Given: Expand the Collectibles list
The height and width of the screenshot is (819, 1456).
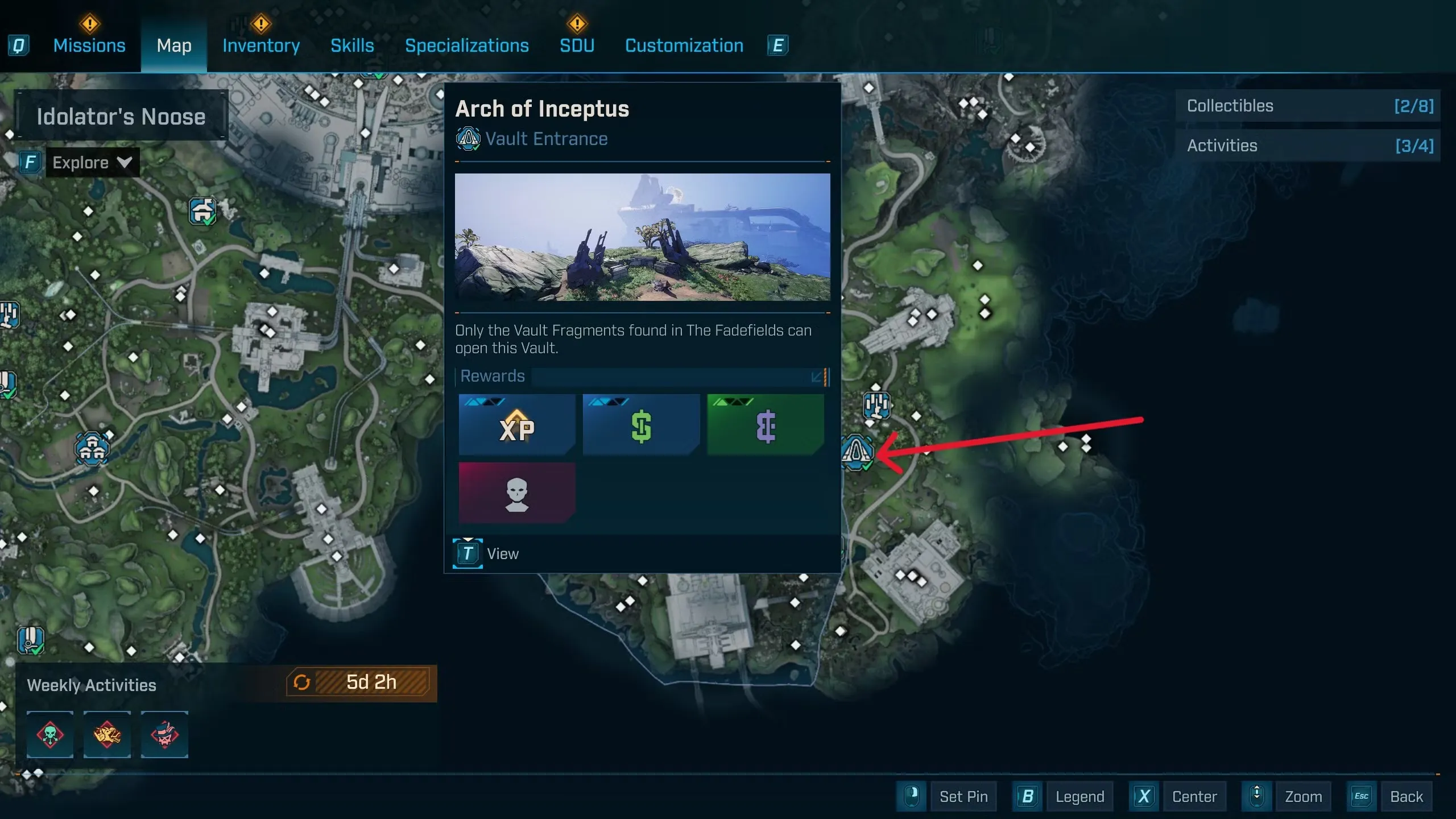Looking at the screenshot, I should [1308, 106].
